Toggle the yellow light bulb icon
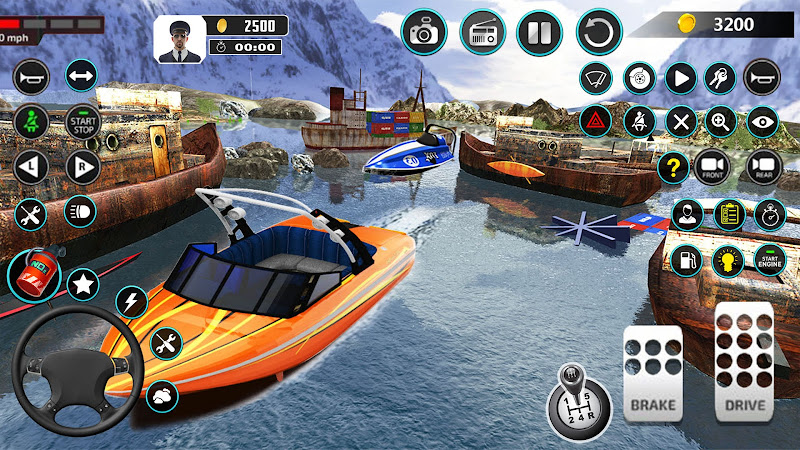The width and height of the screenshot is (800, 450). point(727,260)
